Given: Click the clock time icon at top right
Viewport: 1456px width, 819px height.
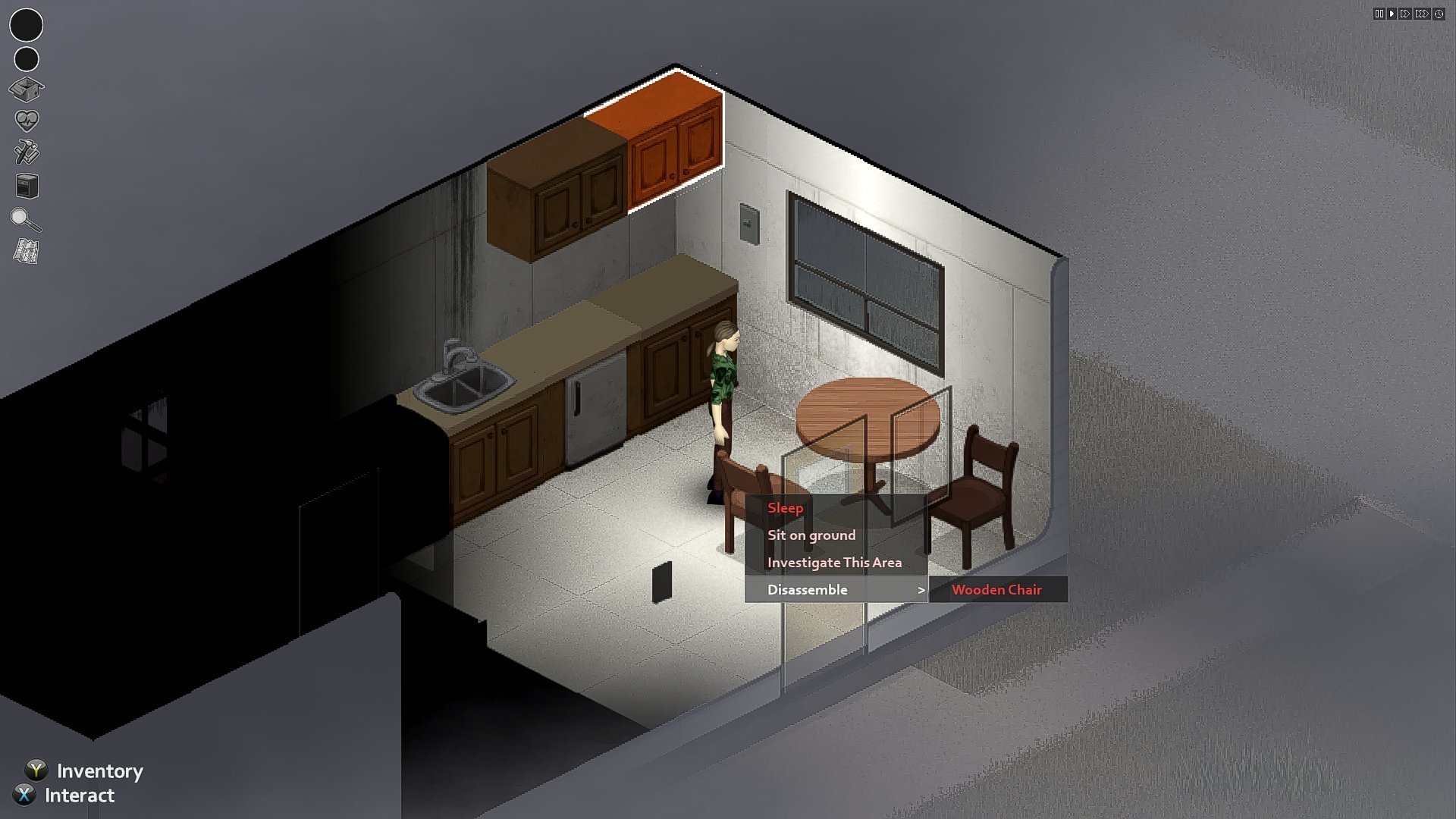Looking at the screenshot, I should [1439, 13].
